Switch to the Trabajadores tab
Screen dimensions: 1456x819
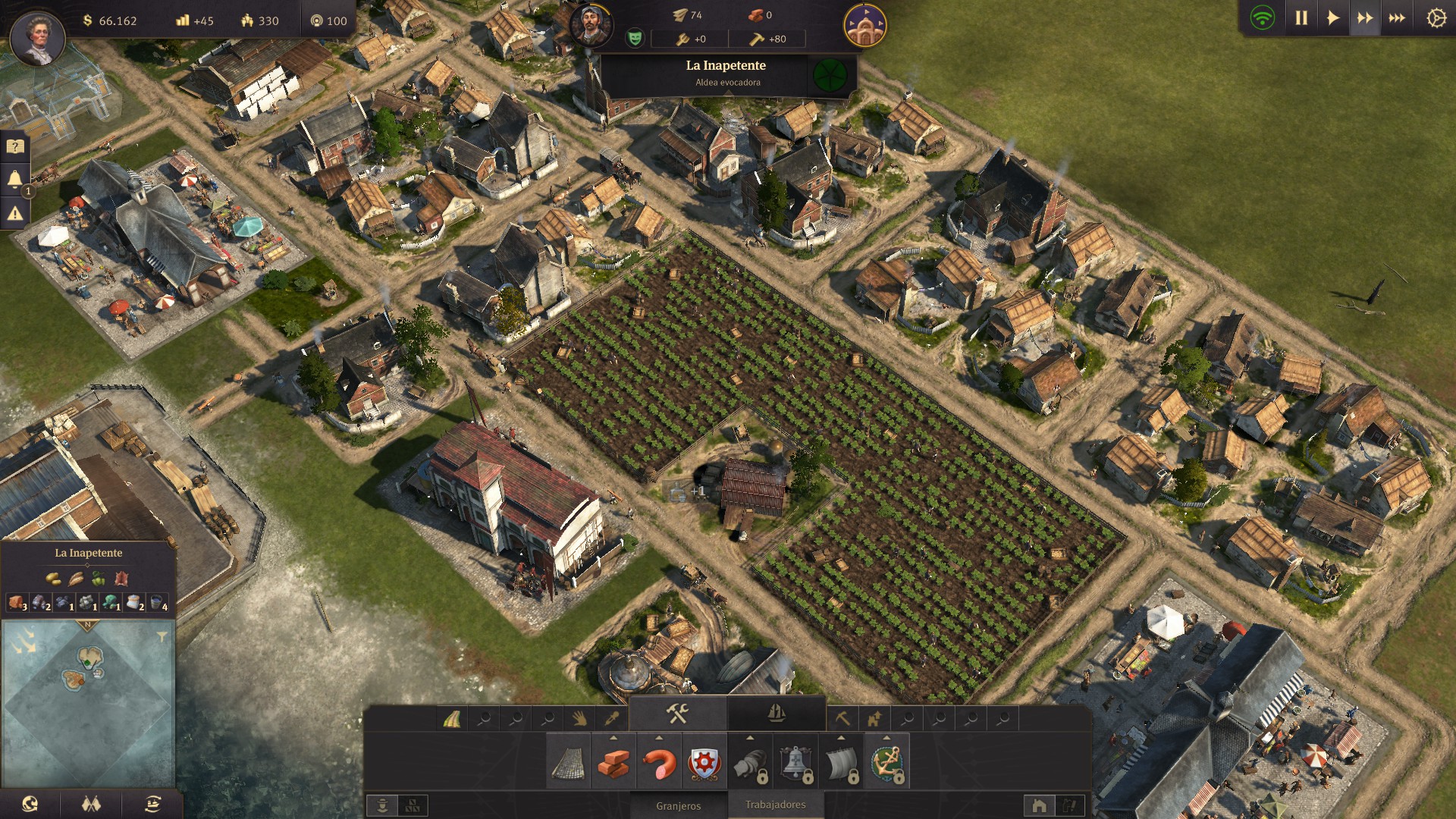coord(775,805)
